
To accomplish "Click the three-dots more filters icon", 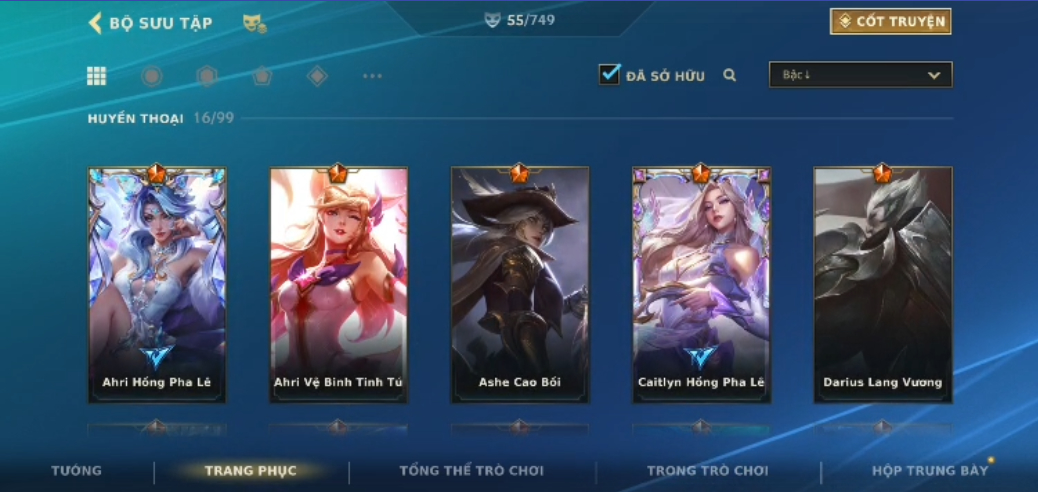I will (372, 76).
